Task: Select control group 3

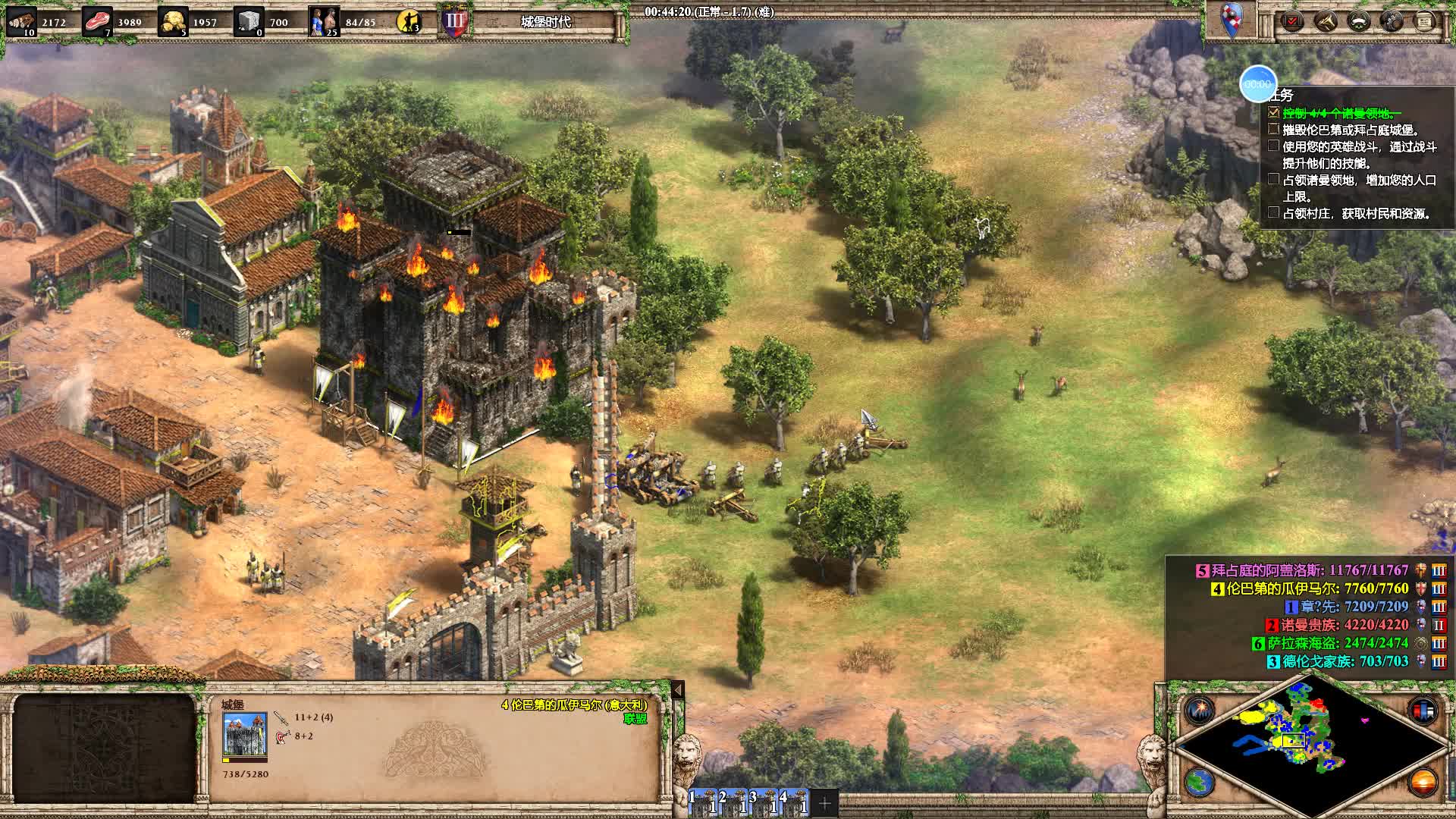Action: tap(764, 802)
